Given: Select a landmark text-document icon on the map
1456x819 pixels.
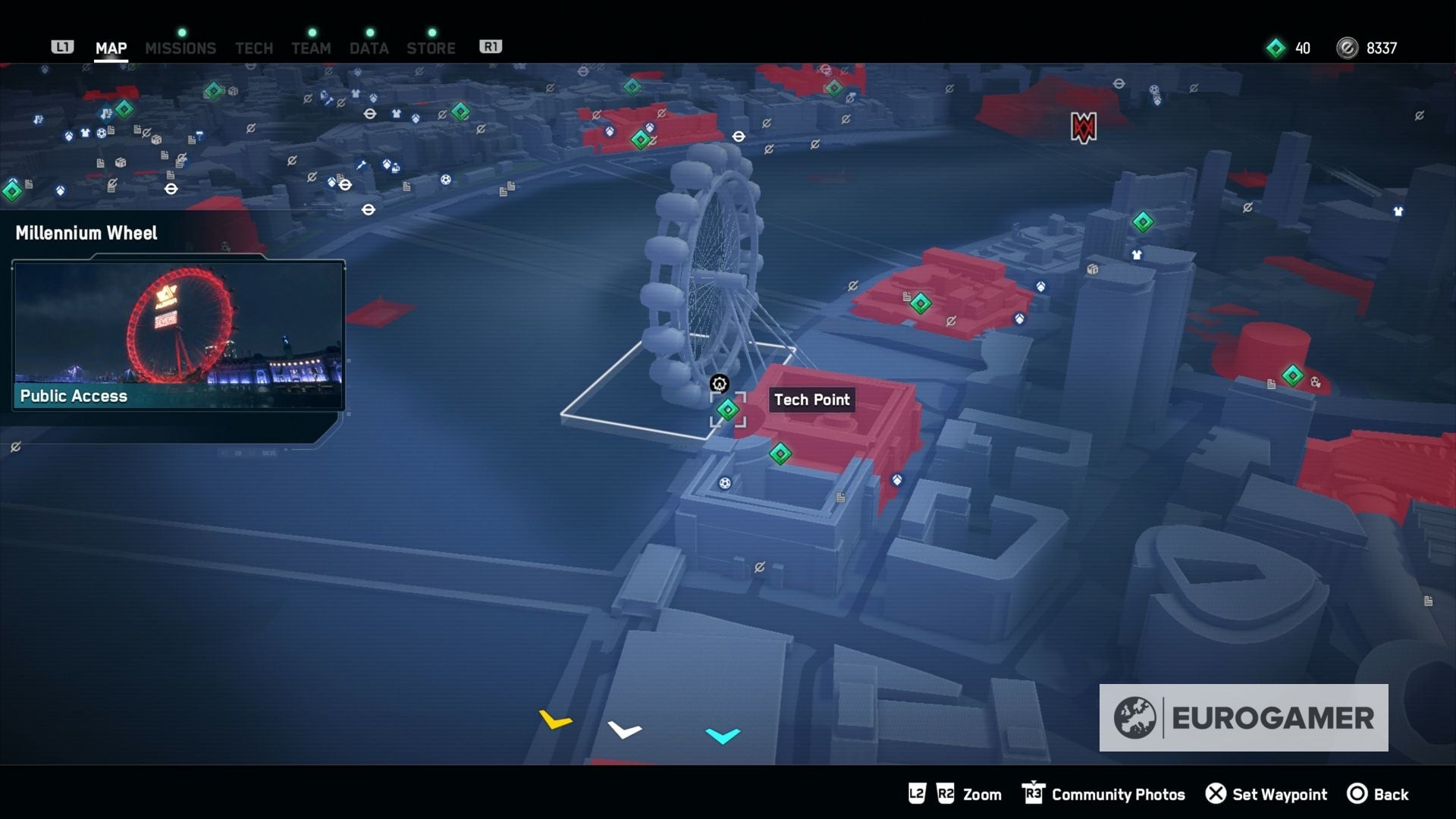Looking at the screenshot, I should pyautogui.click(x=840, y=497).
